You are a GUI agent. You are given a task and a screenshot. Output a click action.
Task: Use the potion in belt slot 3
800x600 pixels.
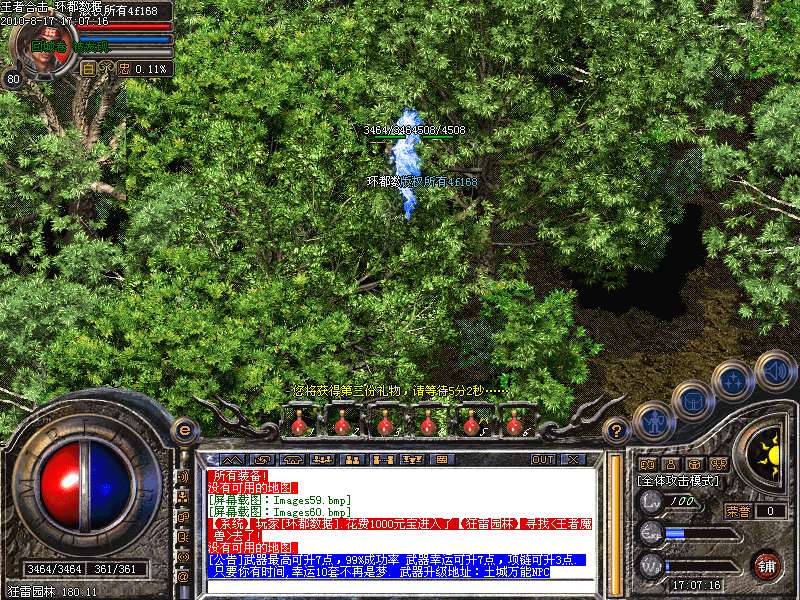[385, 424]
